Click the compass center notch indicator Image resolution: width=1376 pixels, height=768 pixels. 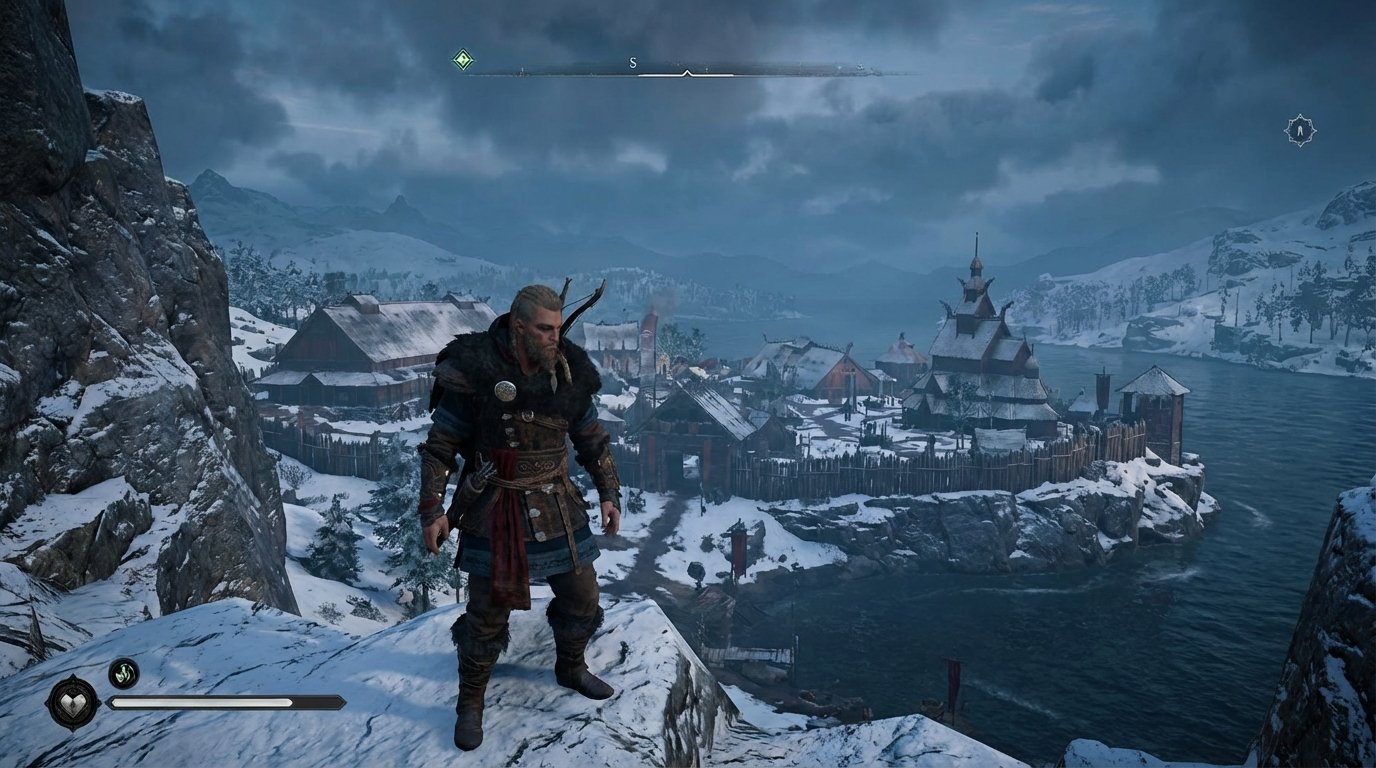[686, 72]
